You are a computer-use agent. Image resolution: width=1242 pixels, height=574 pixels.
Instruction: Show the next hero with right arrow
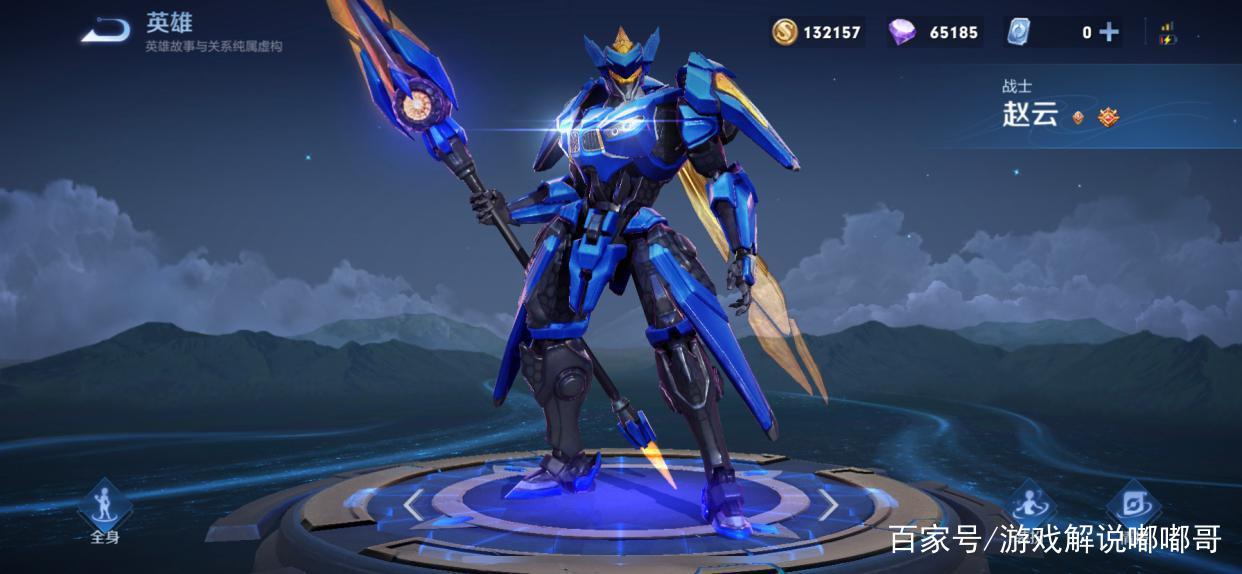point(829,506)
